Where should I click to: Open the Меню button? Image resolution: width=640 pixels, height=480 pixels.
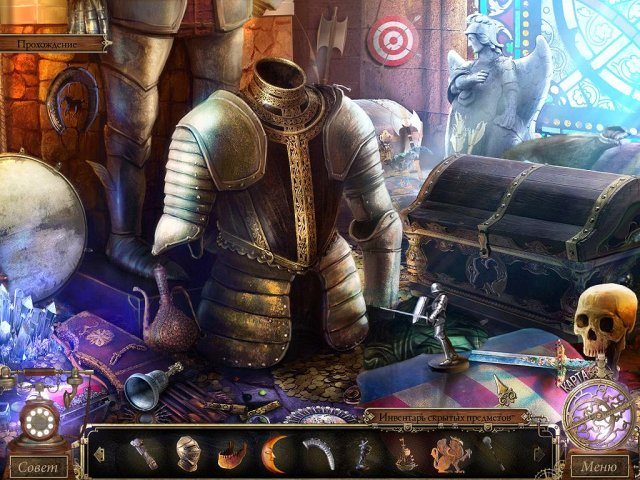point(599,465)
